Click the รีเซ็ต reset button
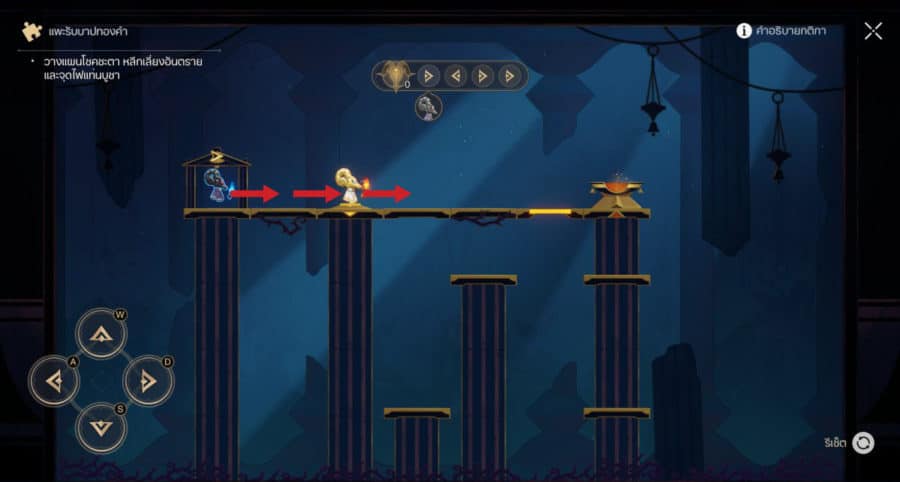Screen dimensions: 900x482 point(863,443)
